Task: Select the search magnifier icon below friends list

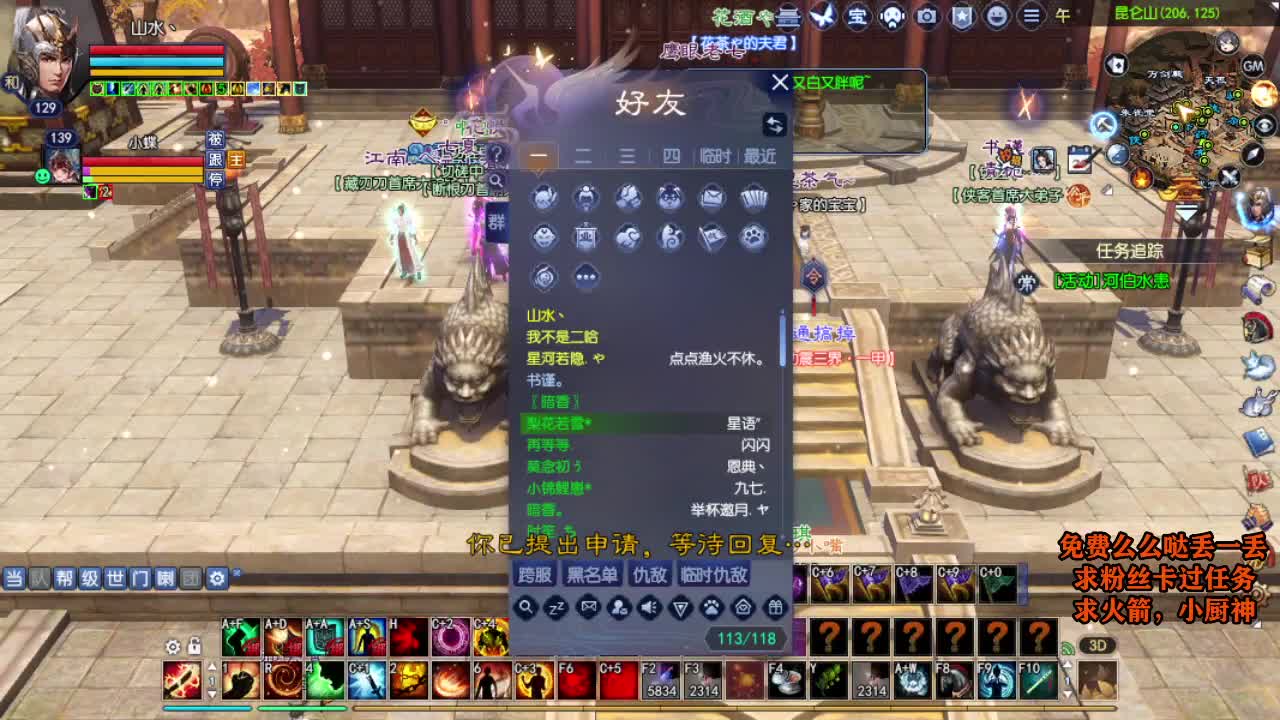Action: [x=526, y=607]
